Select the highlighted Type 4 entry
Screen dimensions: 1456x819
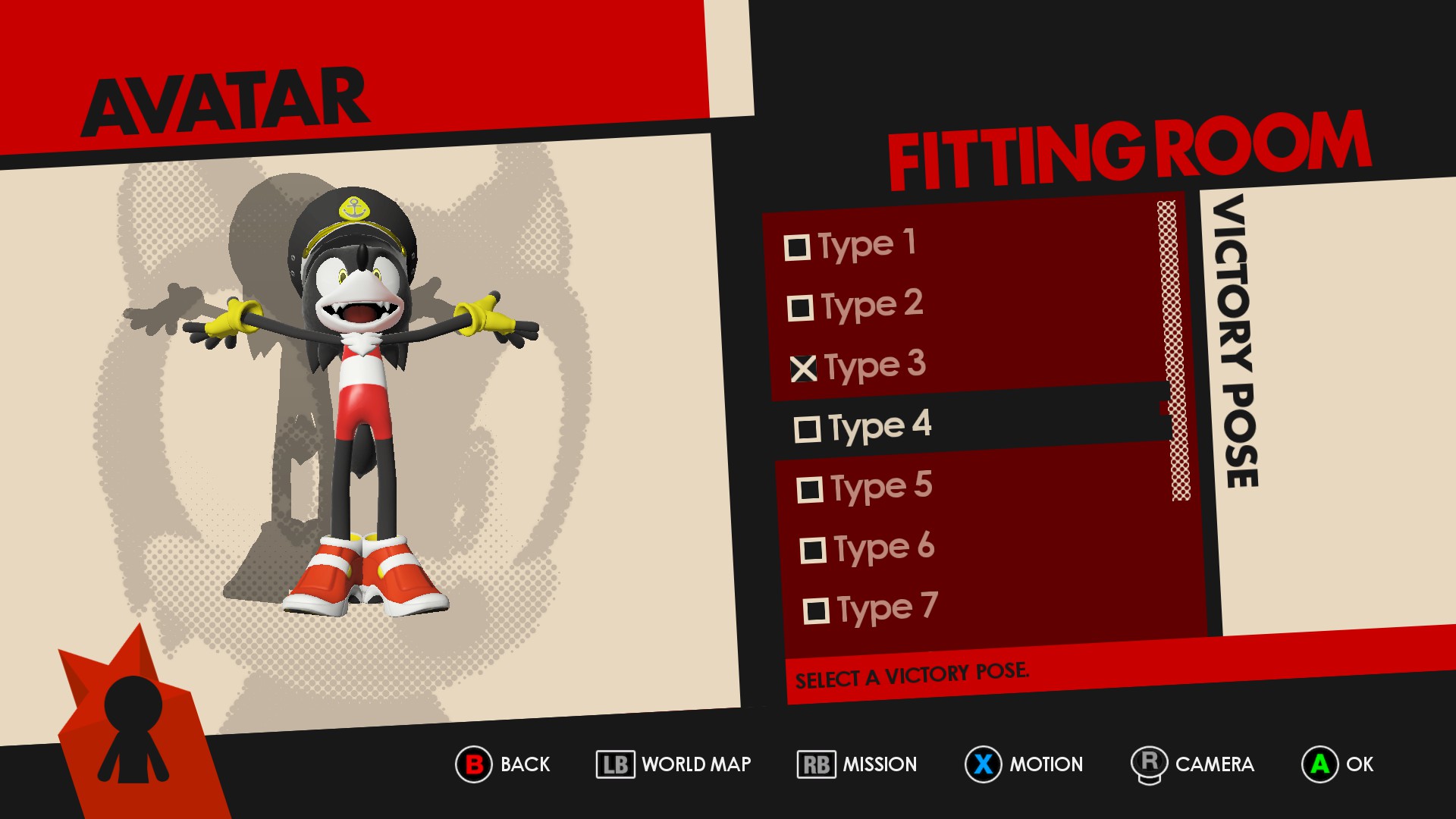[863, 427]
